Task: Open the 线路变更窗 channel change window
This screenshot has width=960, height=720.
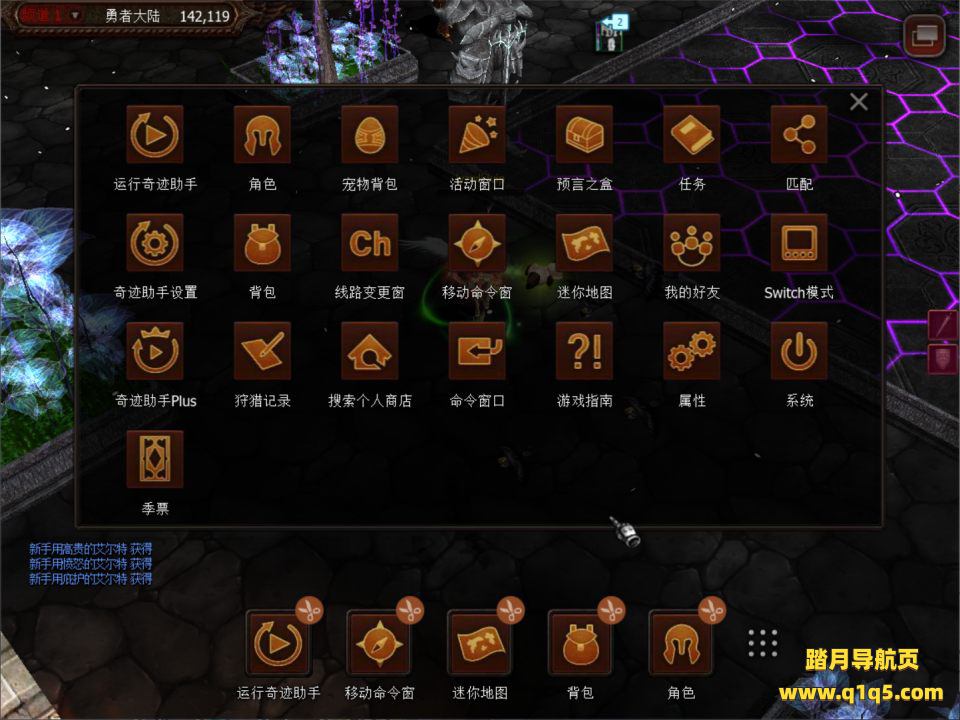Action: (370, 243)
